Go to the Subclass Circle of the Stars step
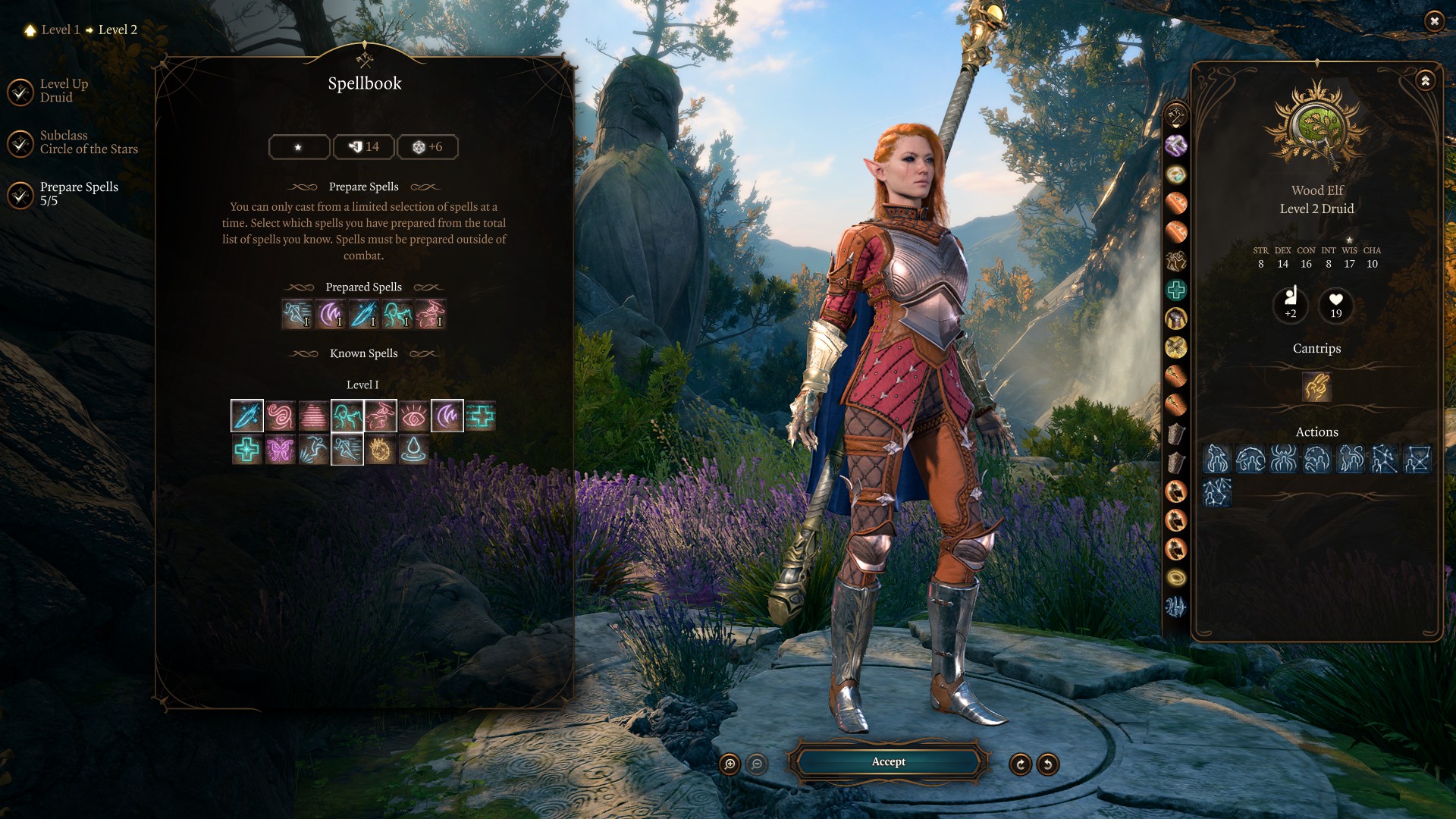Viewport: 1456px width, 819px height. click(88, 143)
